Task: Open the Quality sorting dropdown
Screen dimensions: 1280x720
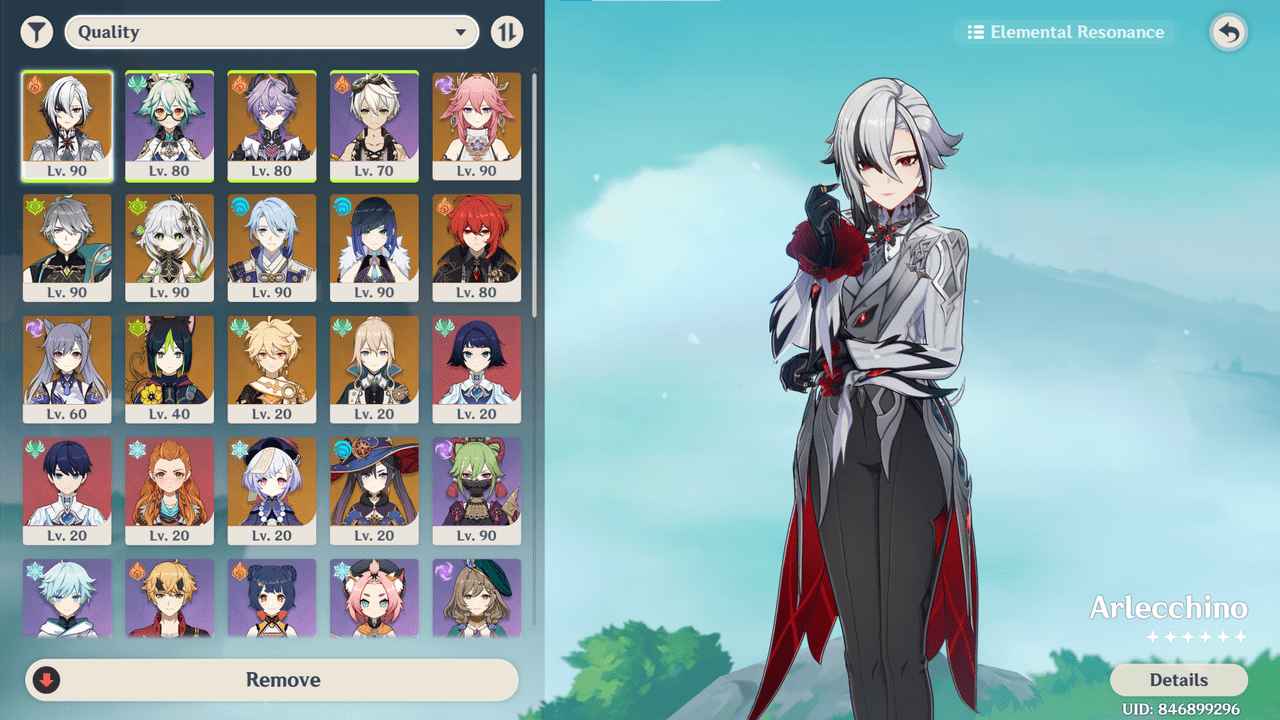Action: tap(270, 31)
